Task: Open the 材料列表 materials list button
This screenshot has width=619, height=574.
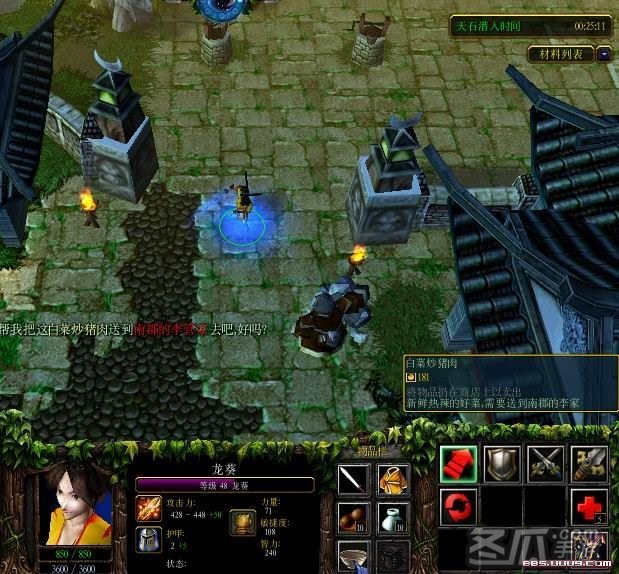Action: (560, 53)
